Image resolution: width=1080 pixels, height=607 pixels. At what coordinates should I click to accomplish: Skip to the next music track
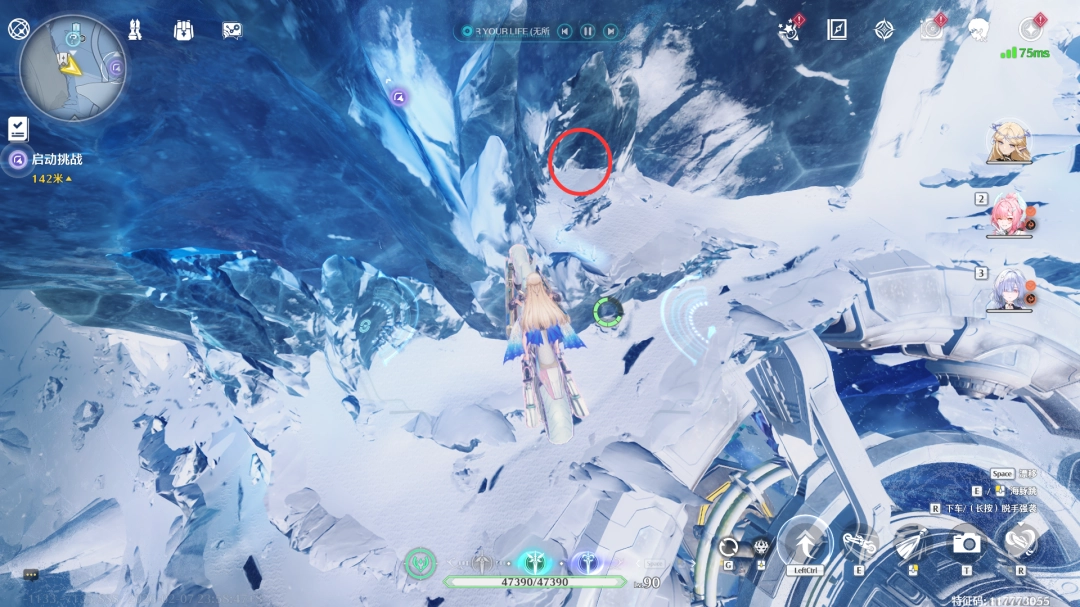point(610,32)
